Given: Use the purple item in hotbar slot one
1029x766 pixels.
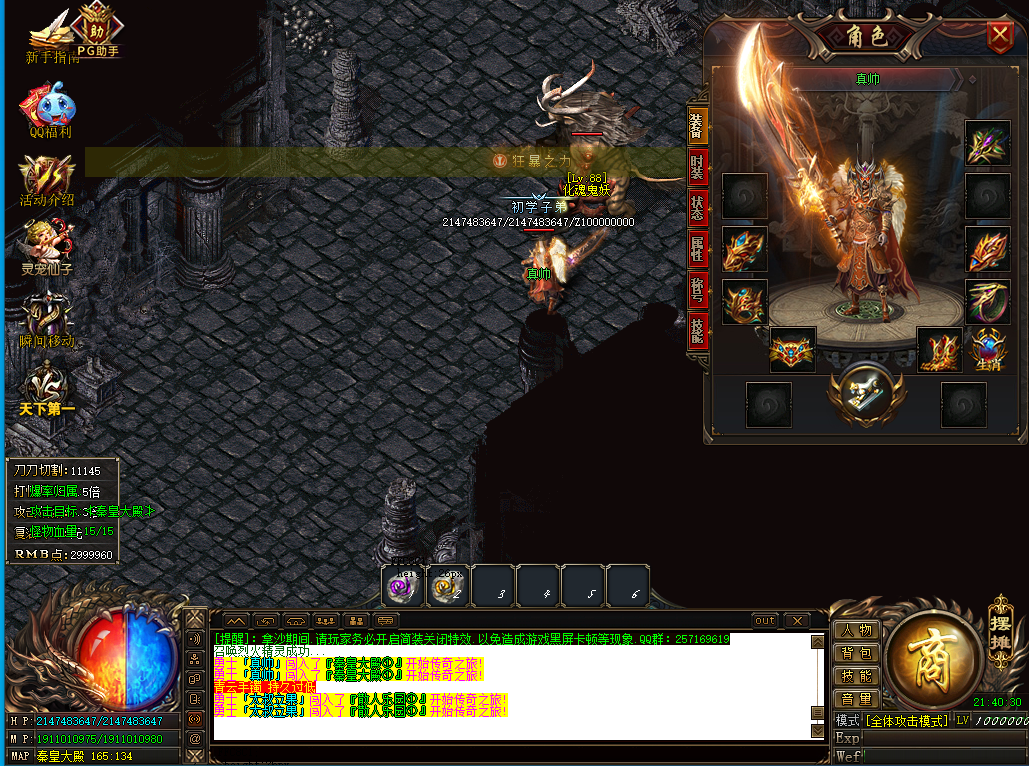Looking at the screenshot, I should pos(404,587).
